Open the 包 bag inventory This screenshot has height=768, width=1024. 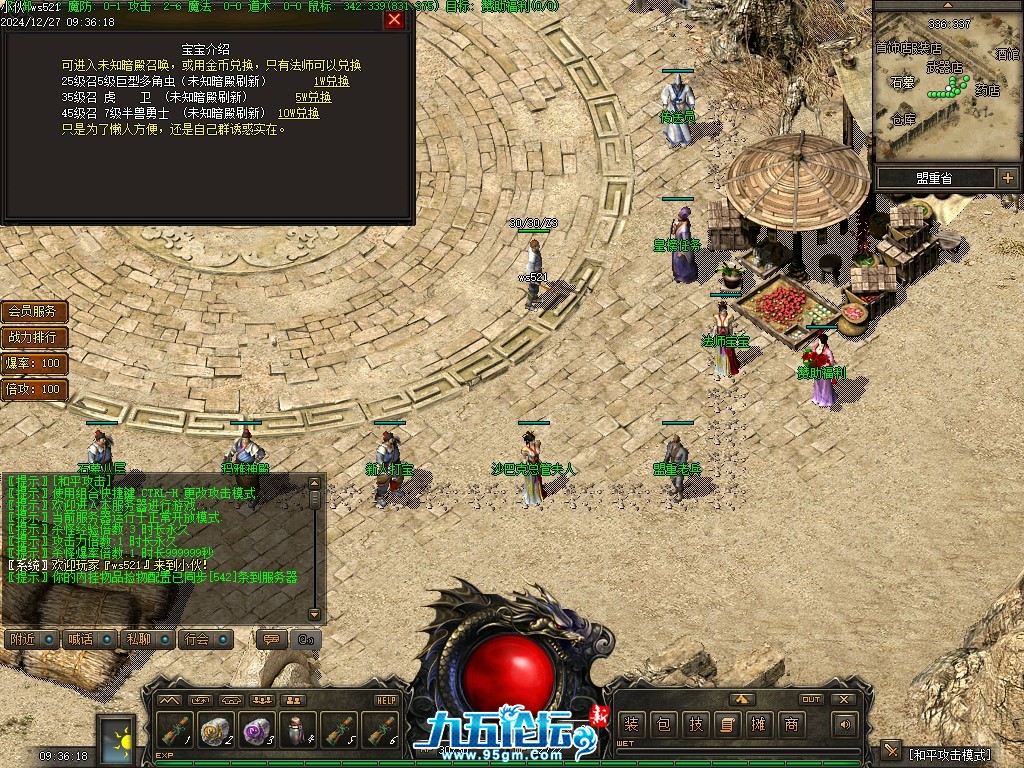tap(663, 725)
